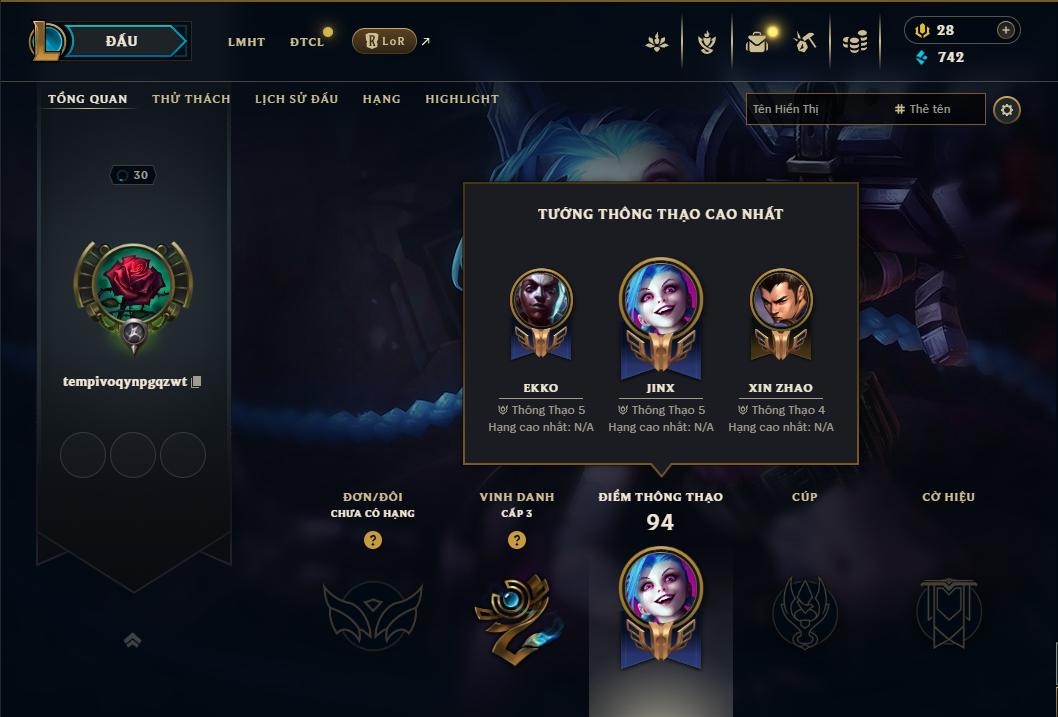
Task: Open the LMHT section
Action: coord(246,42)
